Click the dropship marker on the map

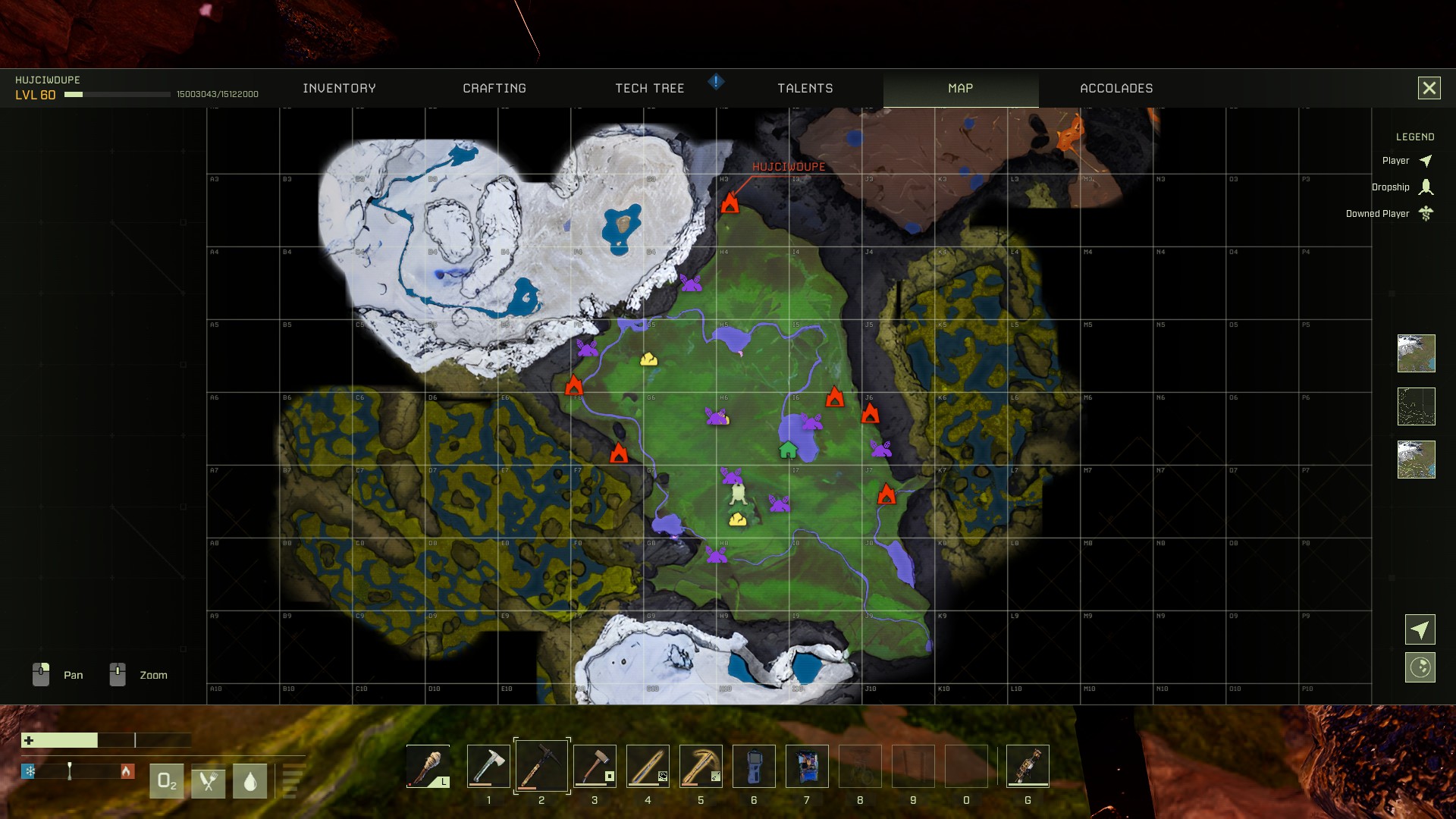pos(739,495)
